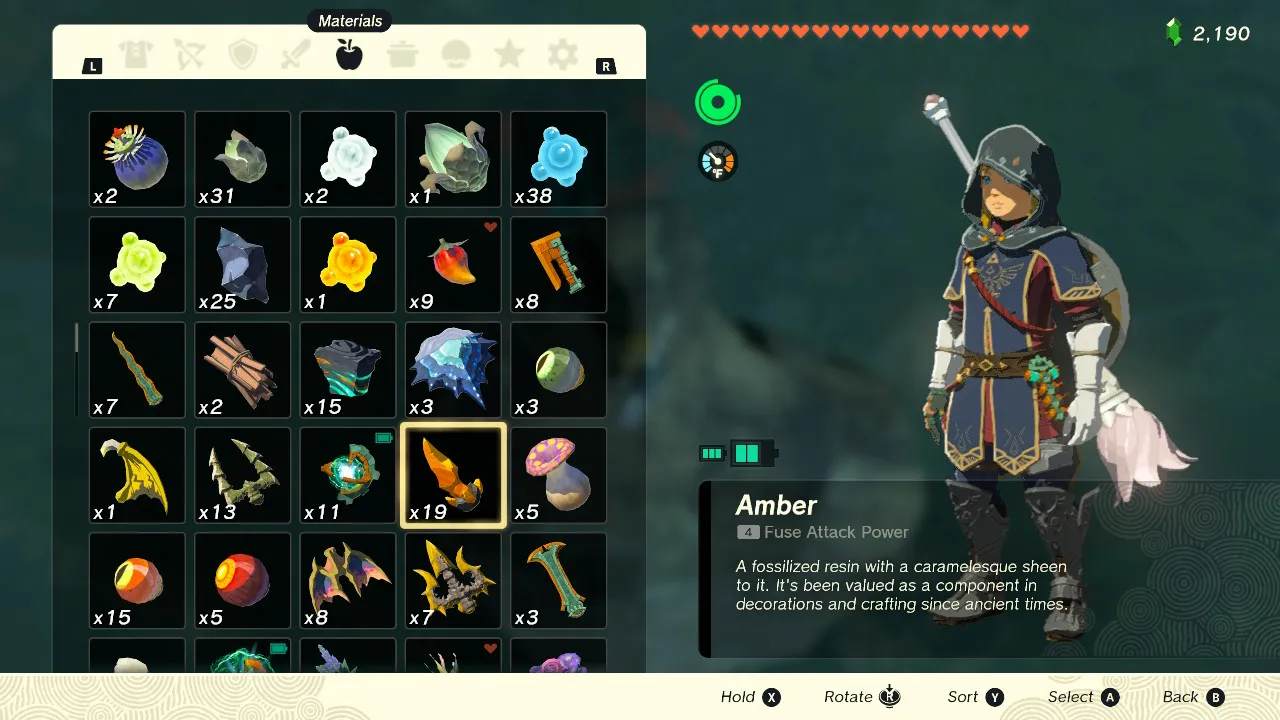Open the Armor tab
Image resolution: width=1280 pixels, height=720 pixels.
(136, 56)
